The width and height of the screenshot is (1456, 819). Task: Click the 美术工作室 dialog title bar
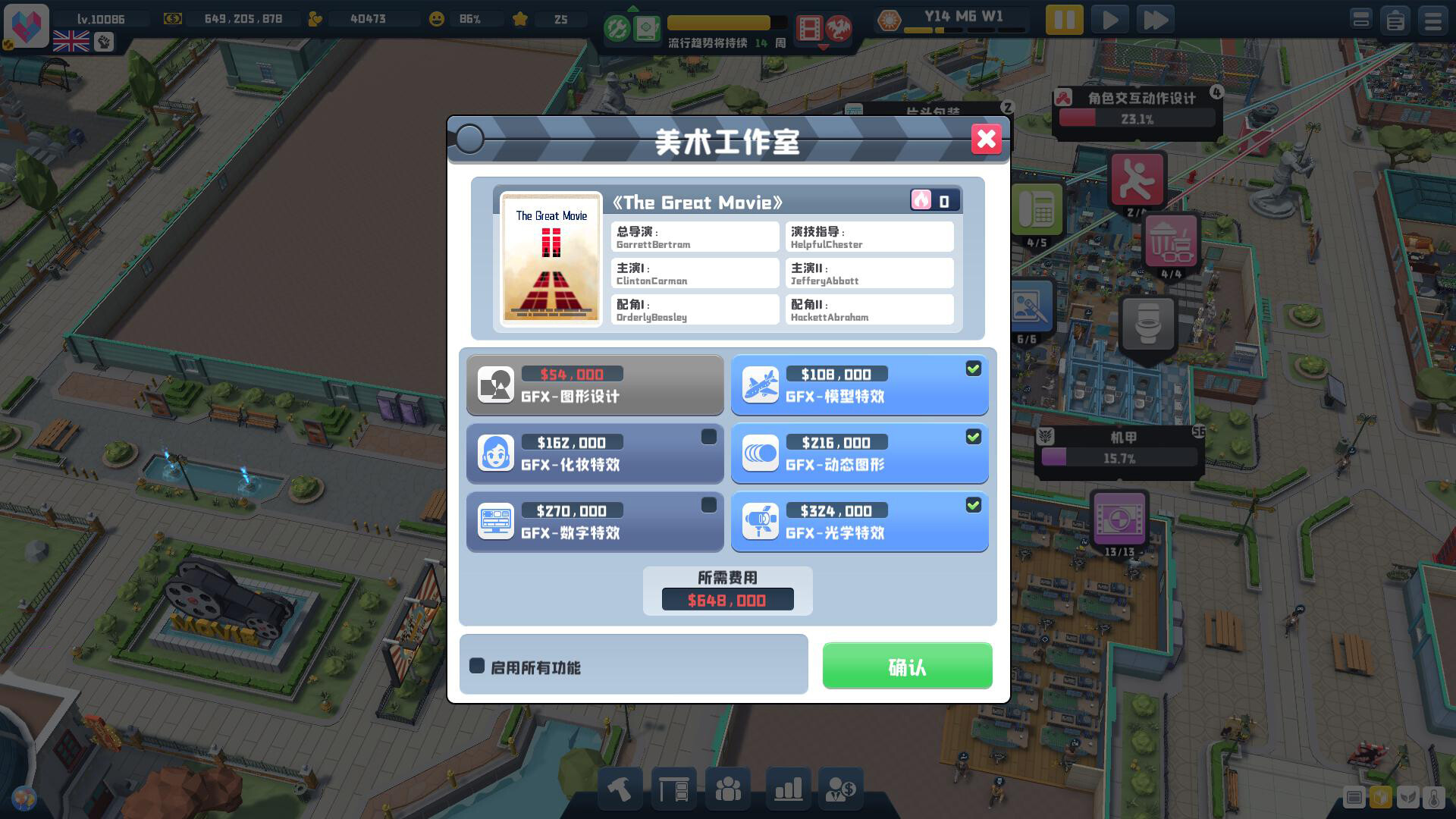click(728, 141)
